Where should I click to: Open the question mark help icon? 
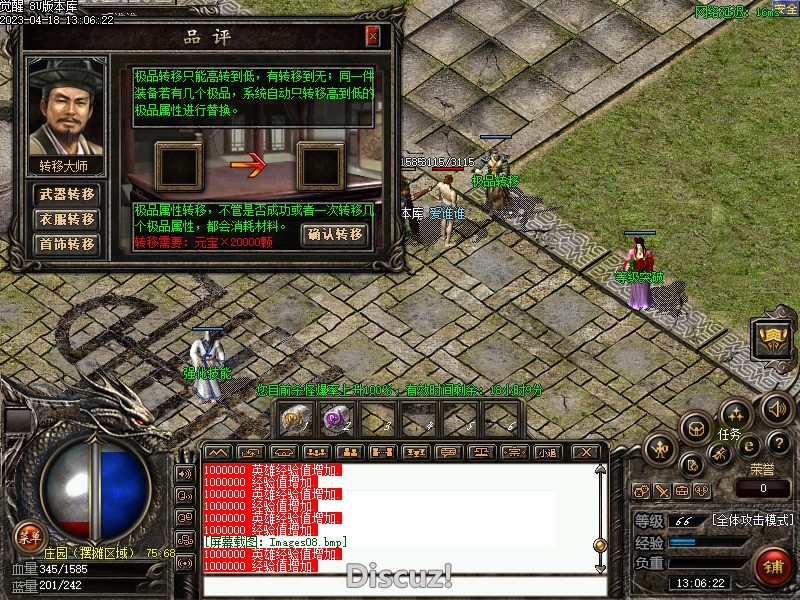tap(779, 443)
